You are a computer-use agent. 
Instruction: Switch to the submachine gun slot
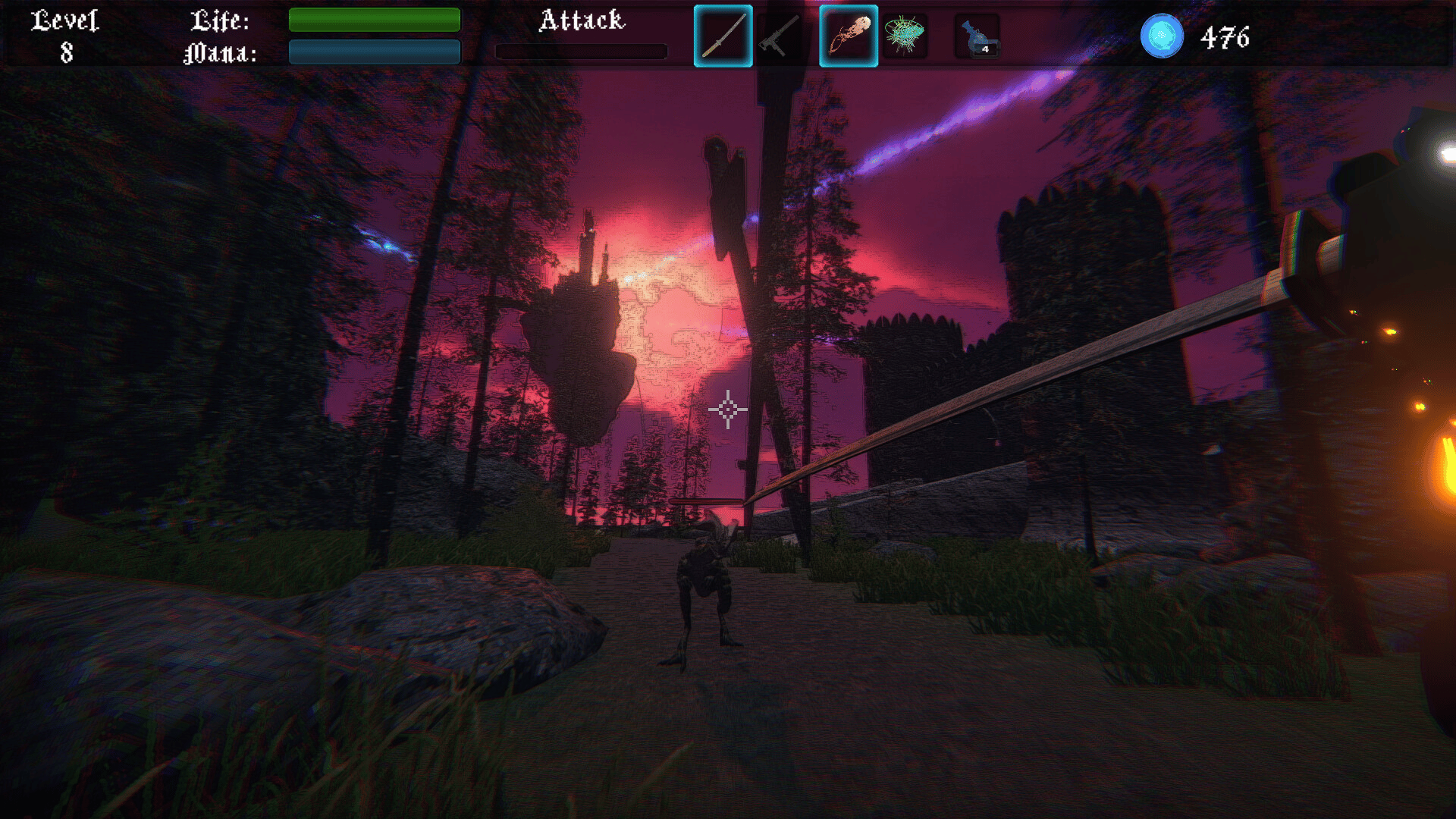(780, 36)
